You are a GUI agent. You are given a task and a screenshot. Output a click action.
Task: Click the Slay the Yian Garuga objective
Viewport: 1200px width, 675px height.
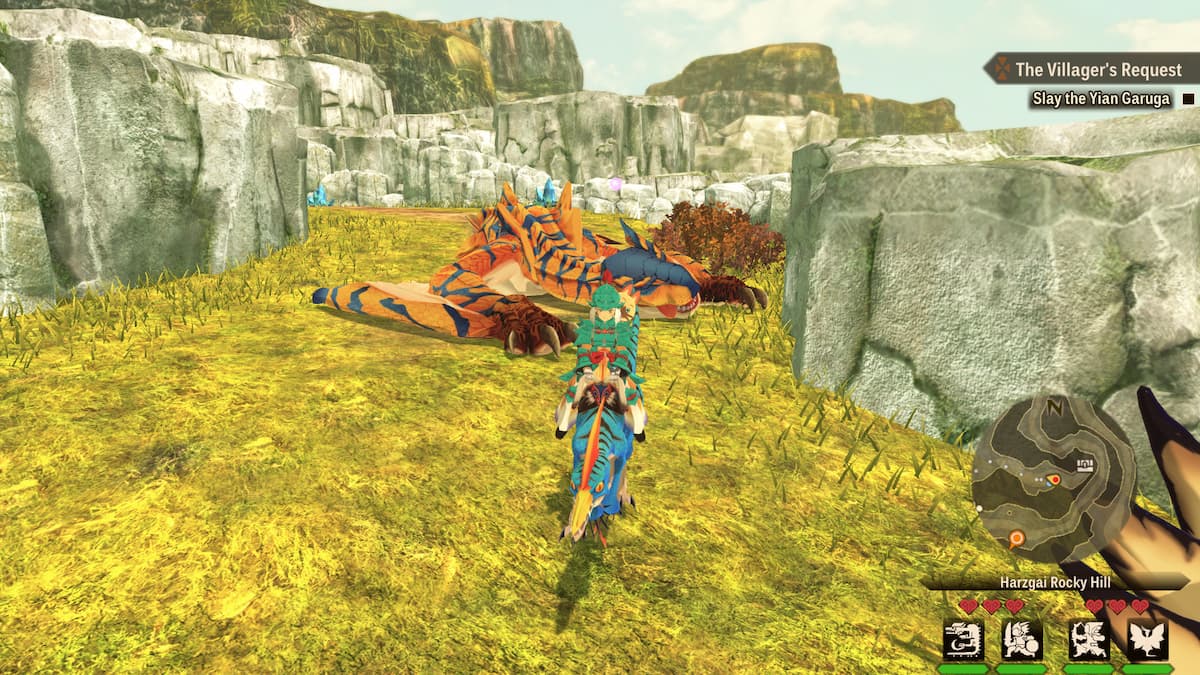pyautogui.click(x=1100, y=99)
